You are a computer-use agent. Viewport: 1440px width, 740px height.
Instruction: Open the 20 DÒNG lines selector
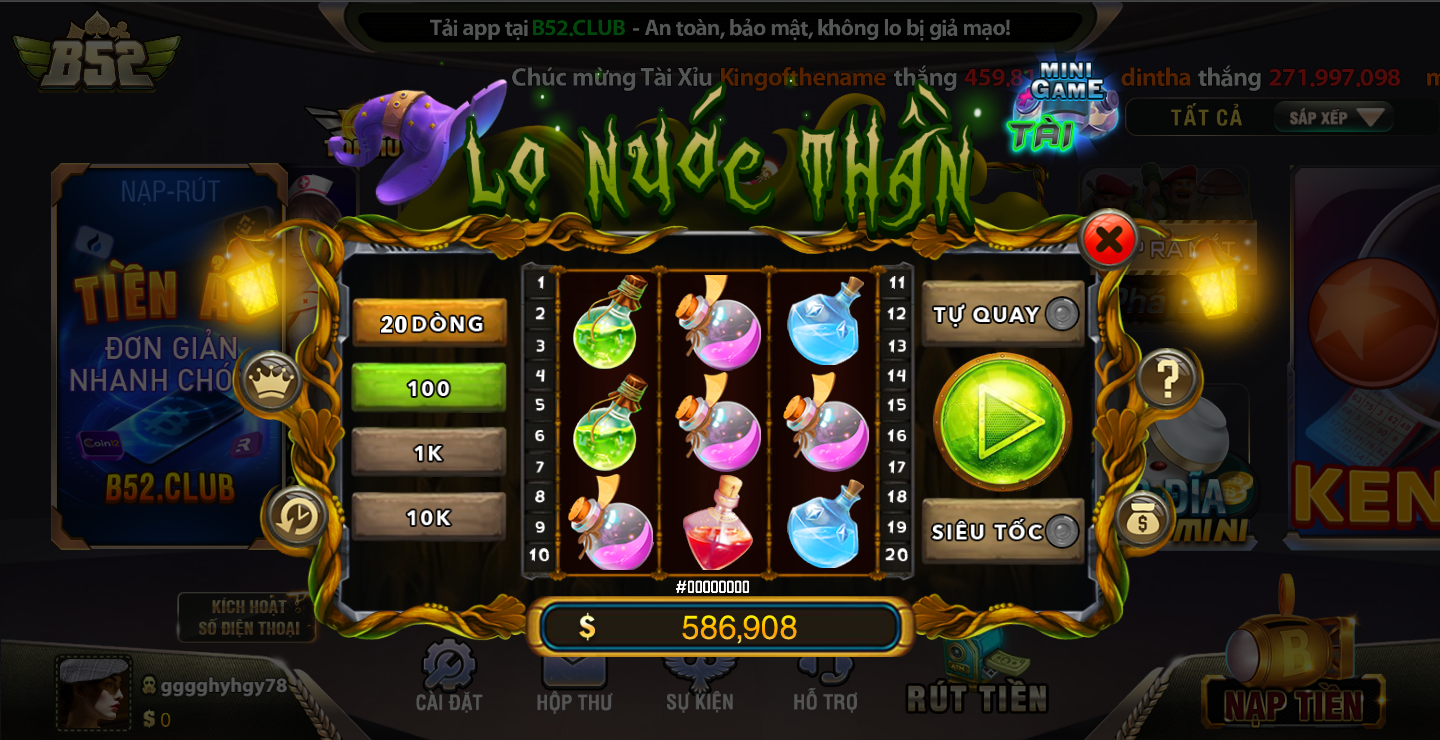pyautogui.click(x=428, y=324)
